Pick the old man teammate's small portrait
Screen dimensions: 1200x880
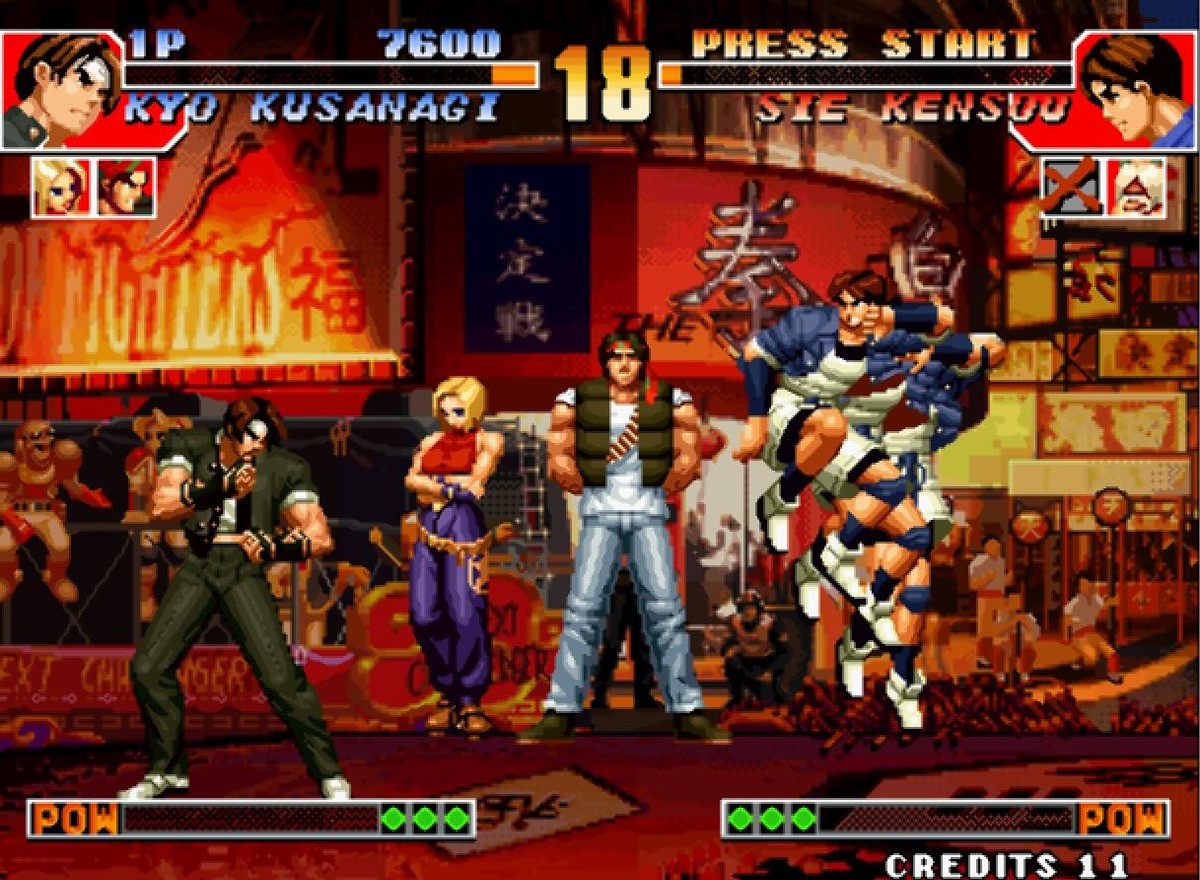1136,187
